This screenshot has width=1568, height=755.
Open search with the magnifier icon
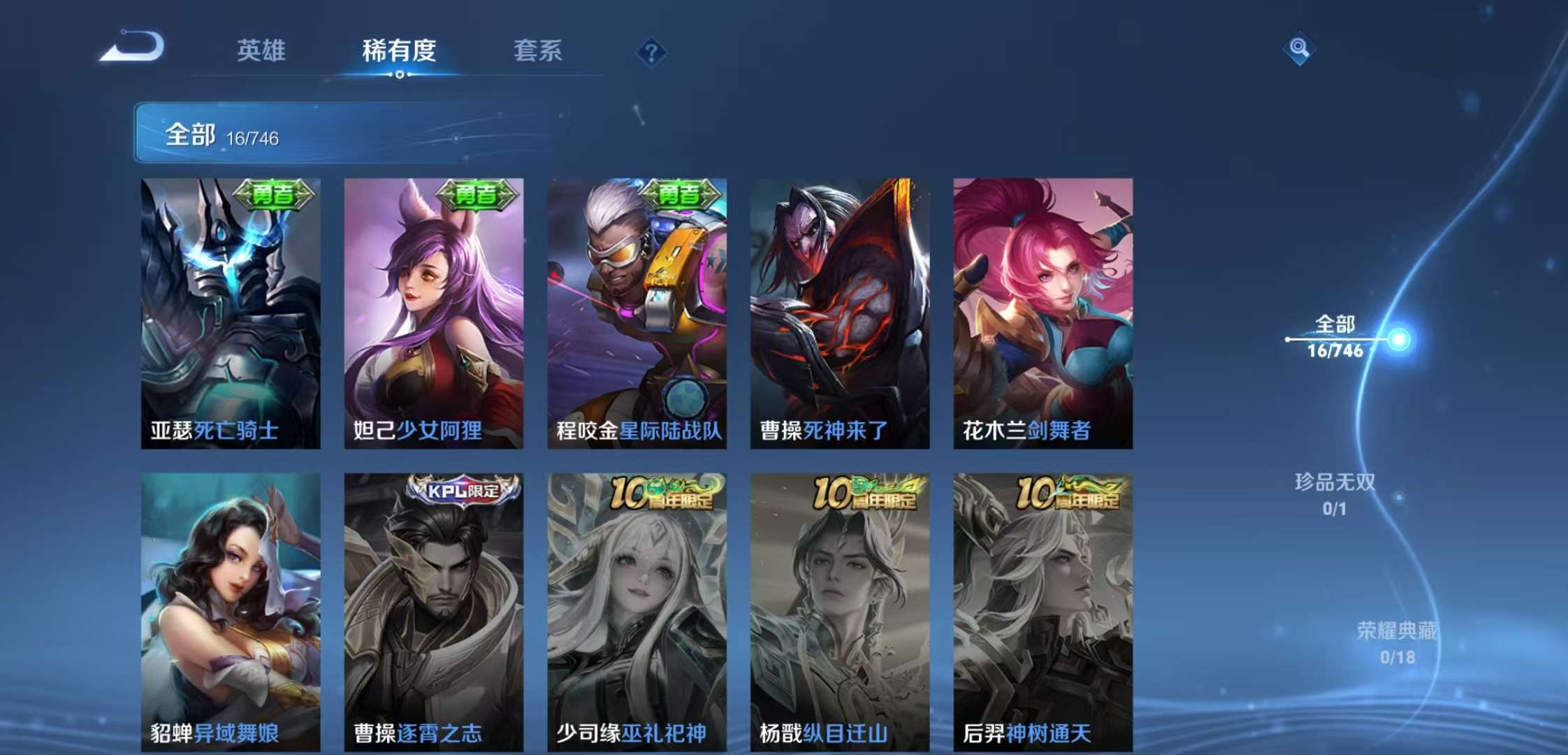tap(1298, 49)
